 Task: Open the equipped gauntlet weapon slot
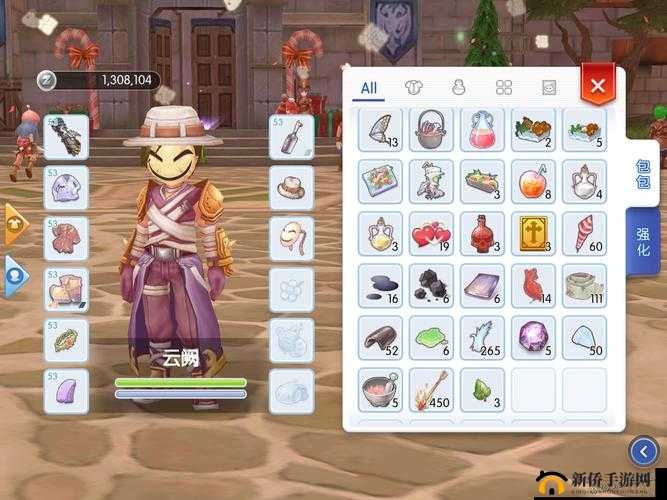[x=66, y=135]
